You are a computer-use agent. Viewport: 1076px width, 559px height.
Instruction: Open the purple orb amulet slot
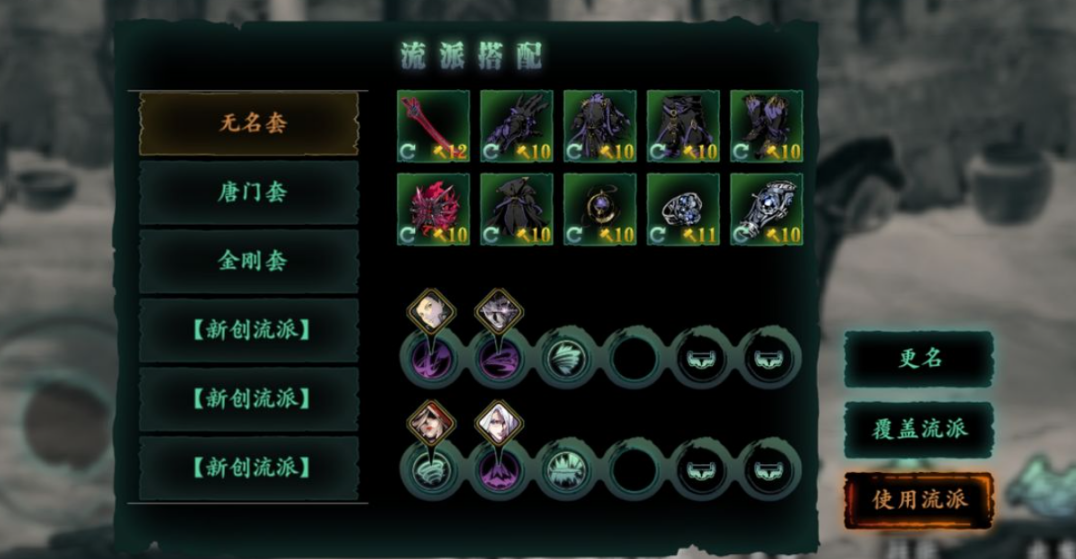599,210
